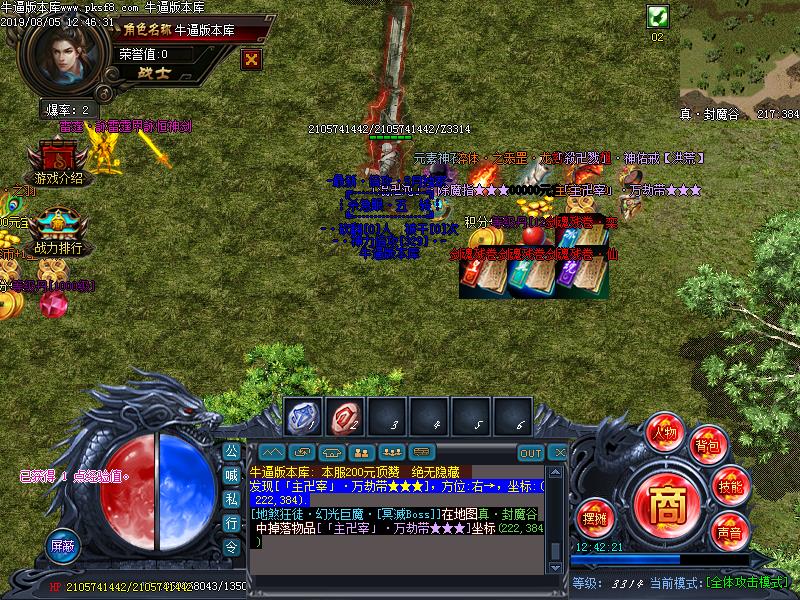Open the 战力排行 power ranking
Image resolution: width=800 pixels, height=600 pixels.
(58, 234)
